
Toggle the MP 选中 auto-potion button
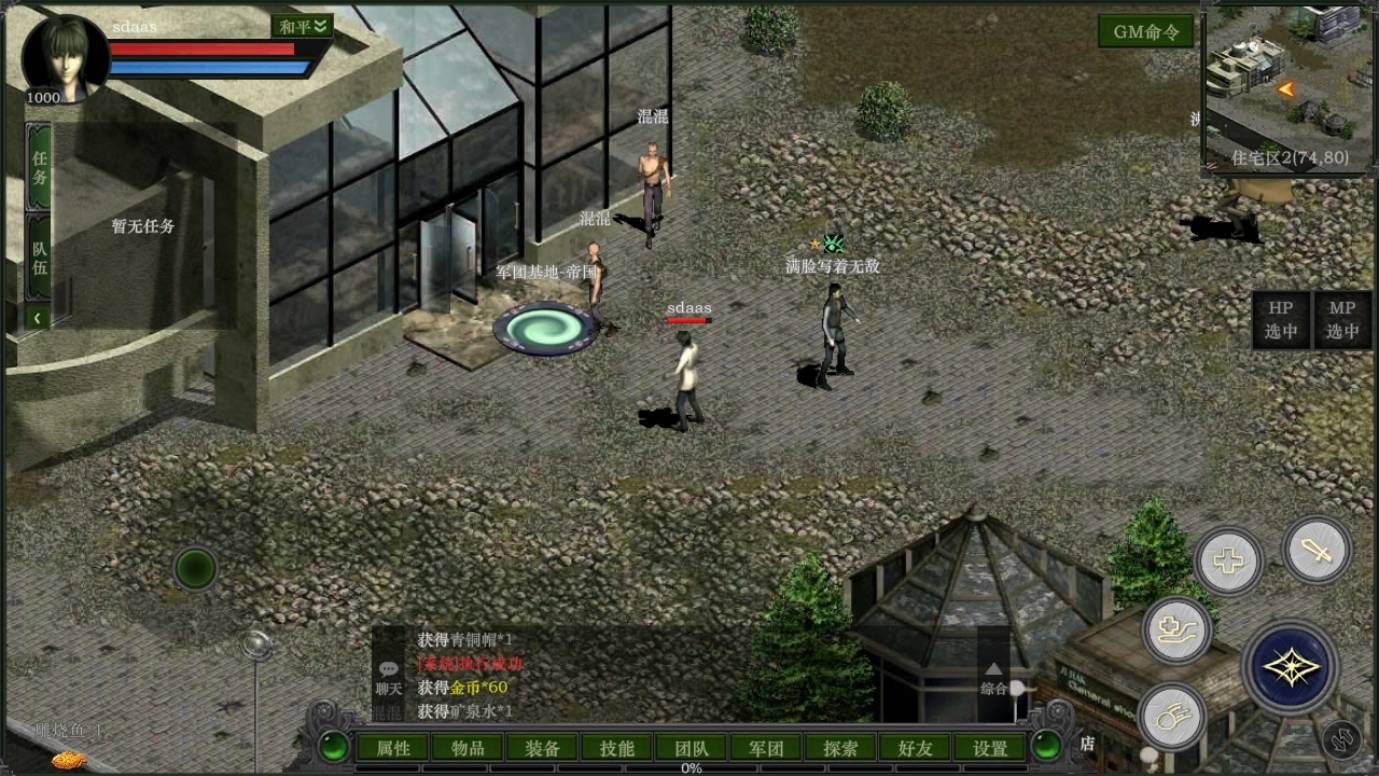click(x=1342, y=320)
